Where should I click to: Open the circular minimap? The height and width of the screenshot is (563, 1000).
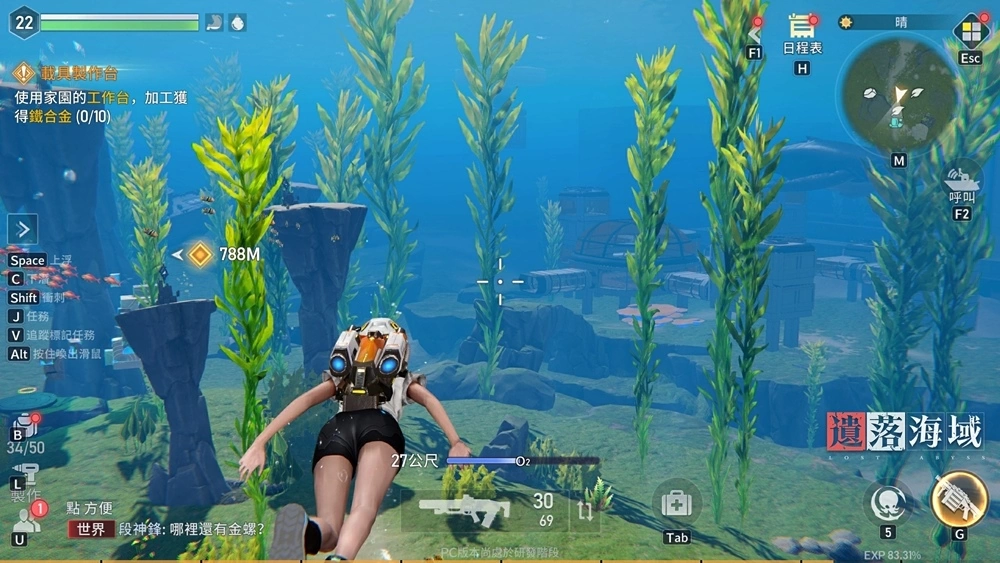point(898,96)
